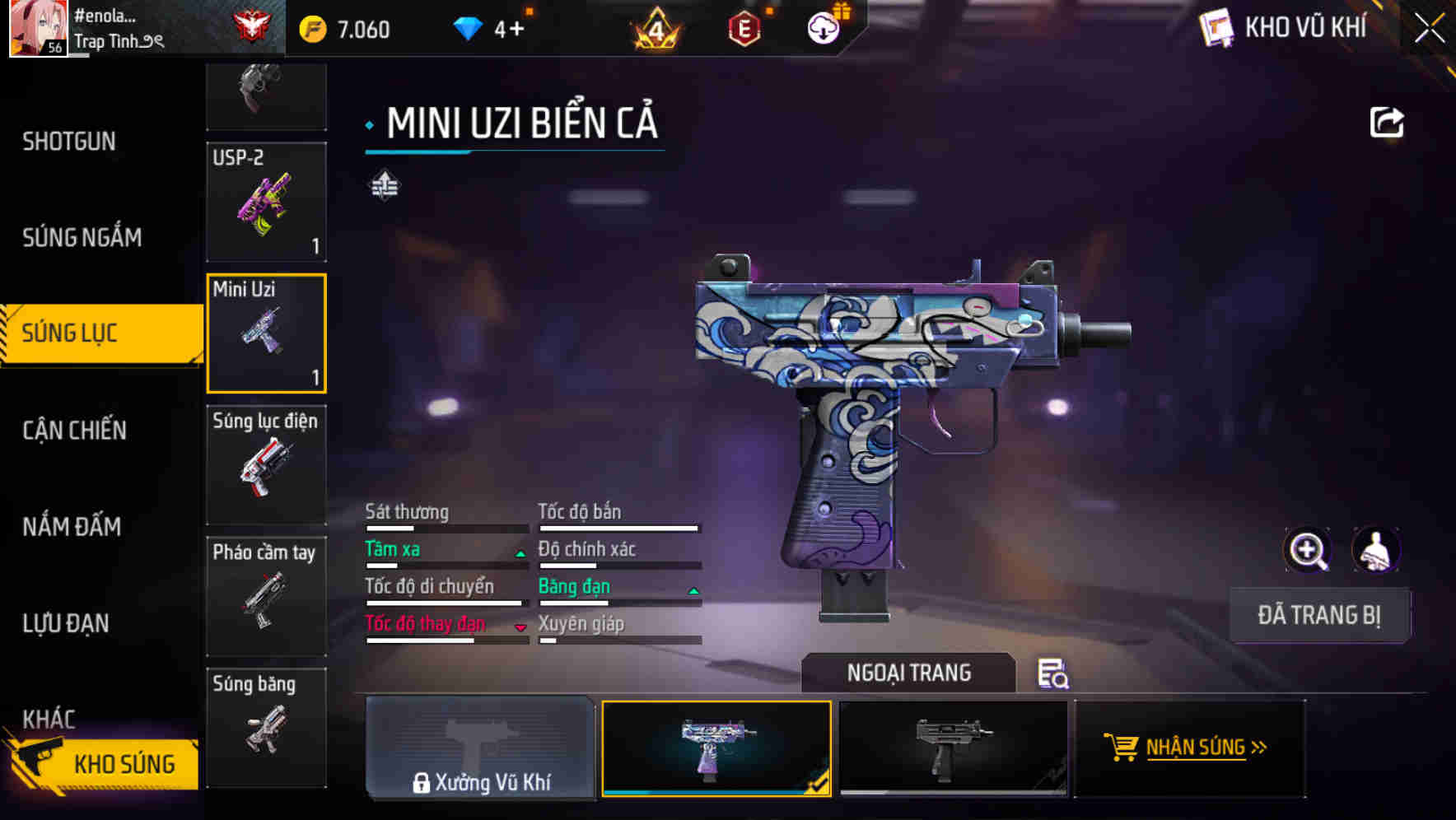
Task: Select the CẬN CHIẾN category
Action: click(x=74, y=430)
